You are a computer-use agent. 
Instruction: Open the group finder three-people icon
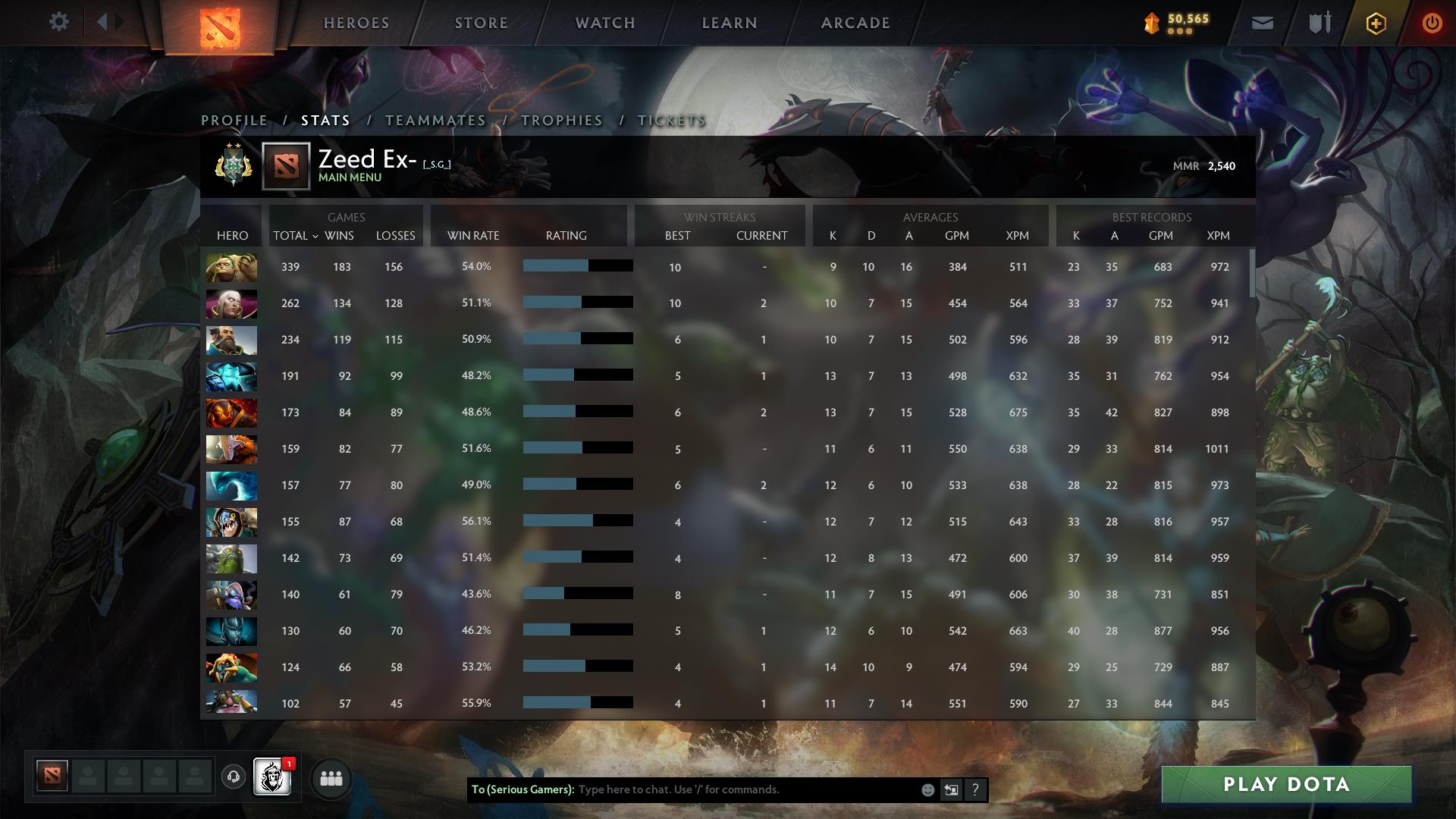(331, 778)
